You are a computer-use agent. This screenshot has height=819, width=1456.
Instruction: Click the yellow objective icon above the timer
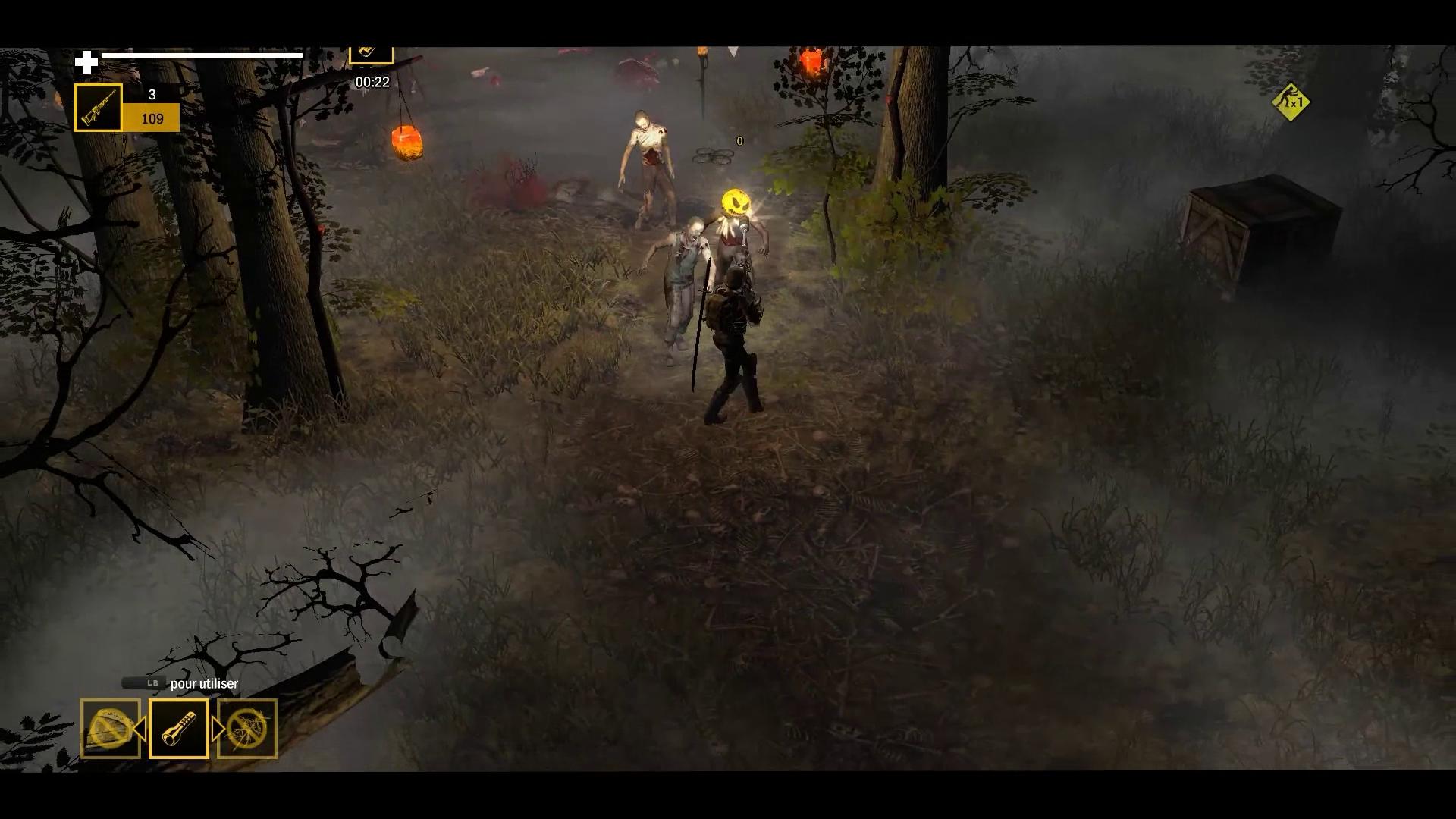(x=371, y=52)
